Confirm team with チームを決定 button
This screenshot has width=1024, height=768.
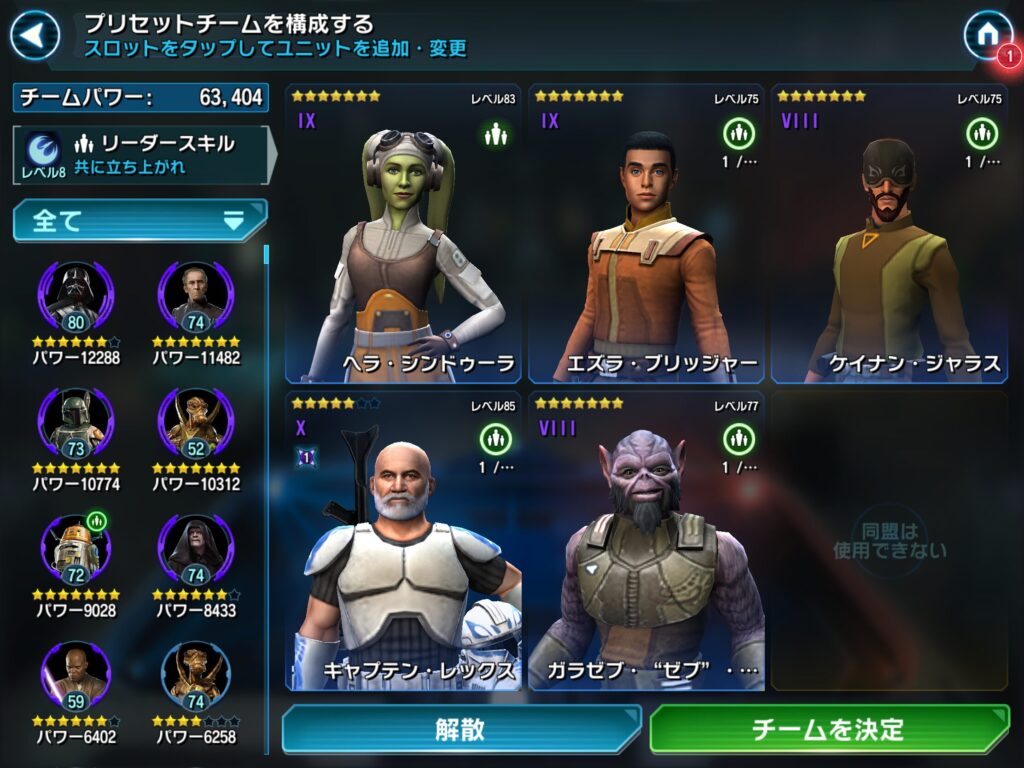829,729
